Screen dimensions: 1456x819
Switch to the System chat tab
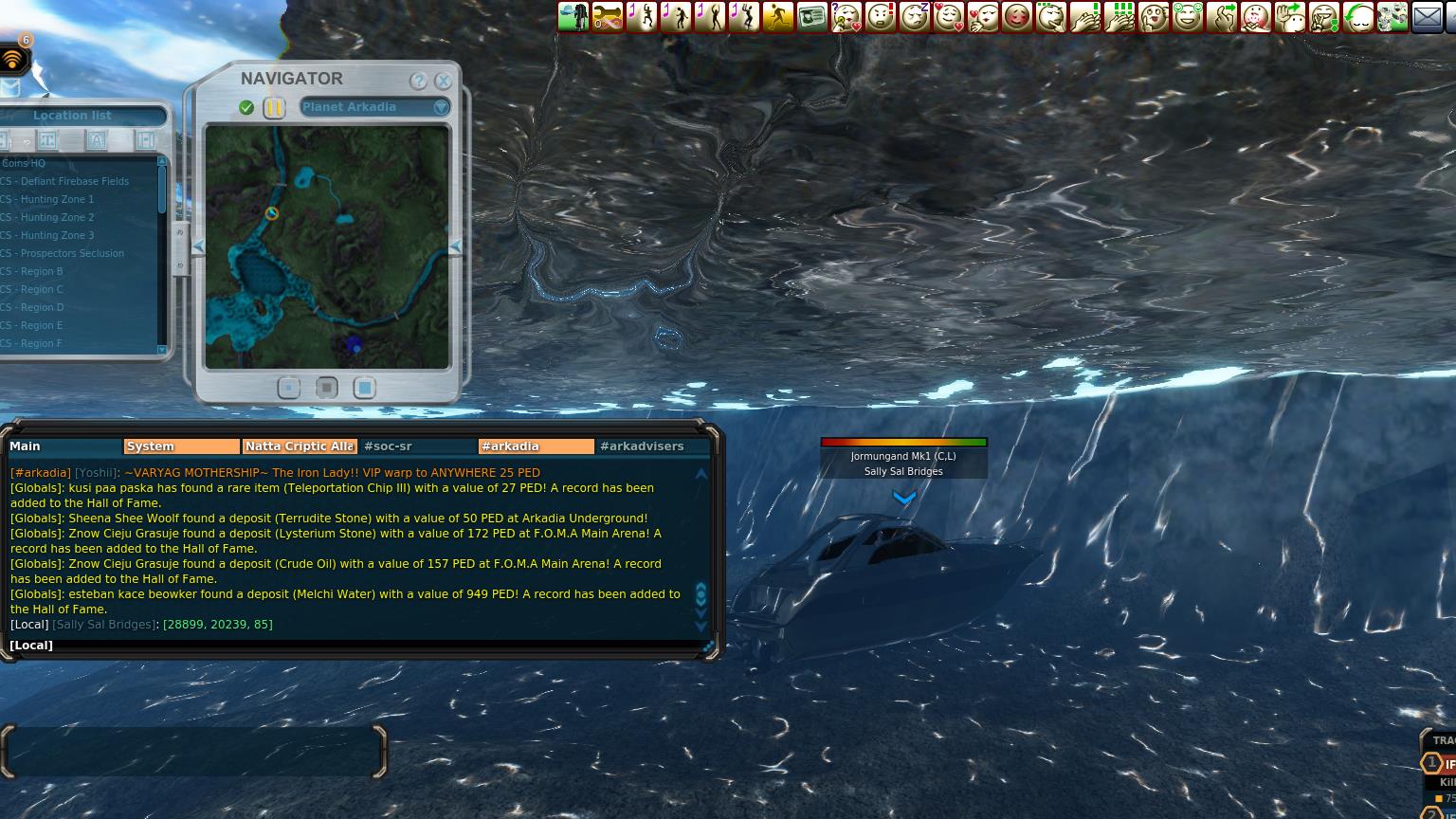pos(181,446)
